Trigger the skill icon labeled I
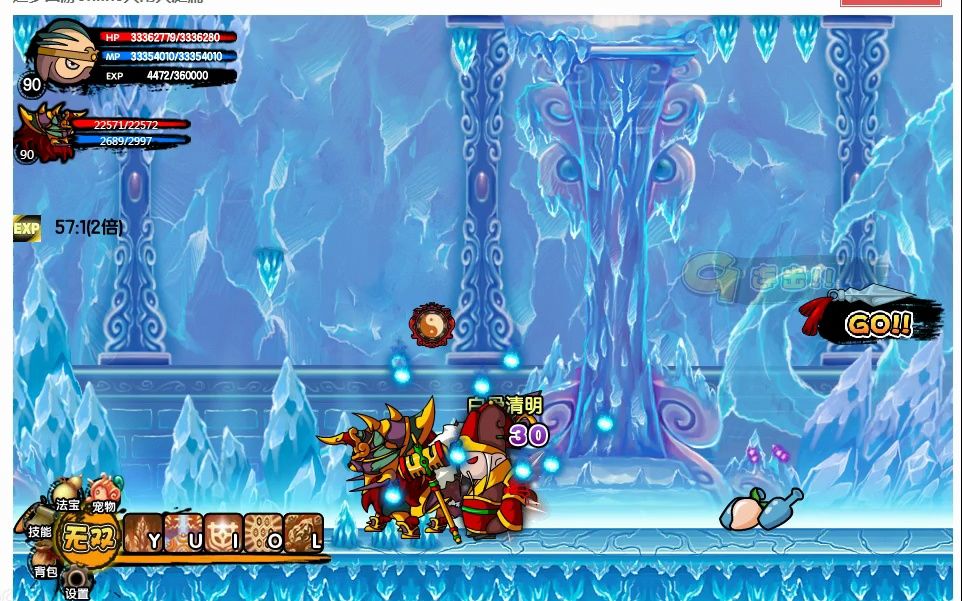962x601 pixels. (223, 533)
